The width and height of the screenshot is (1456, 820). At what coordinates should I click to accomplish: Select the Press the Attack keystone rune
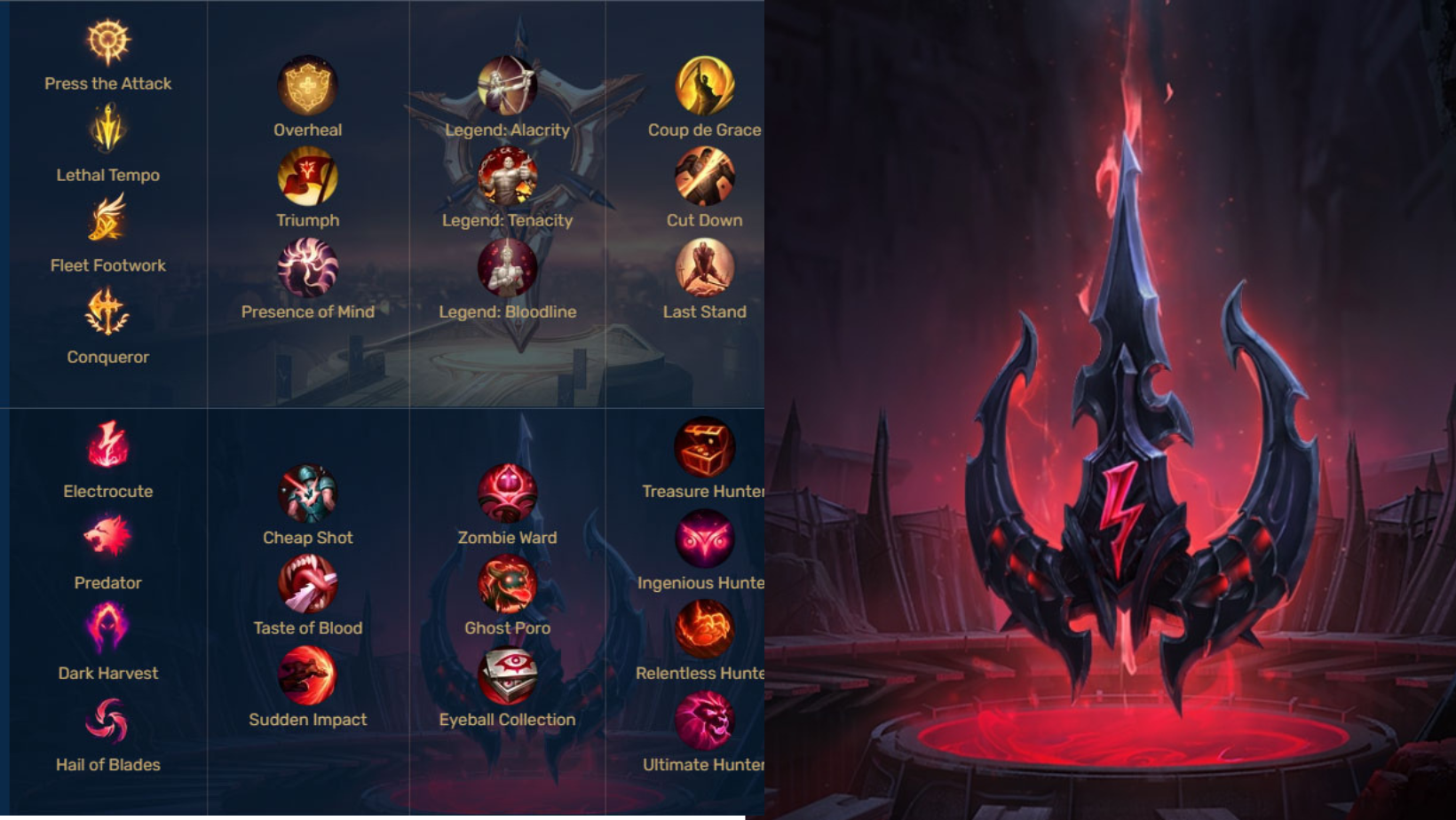tap(108, 42)
